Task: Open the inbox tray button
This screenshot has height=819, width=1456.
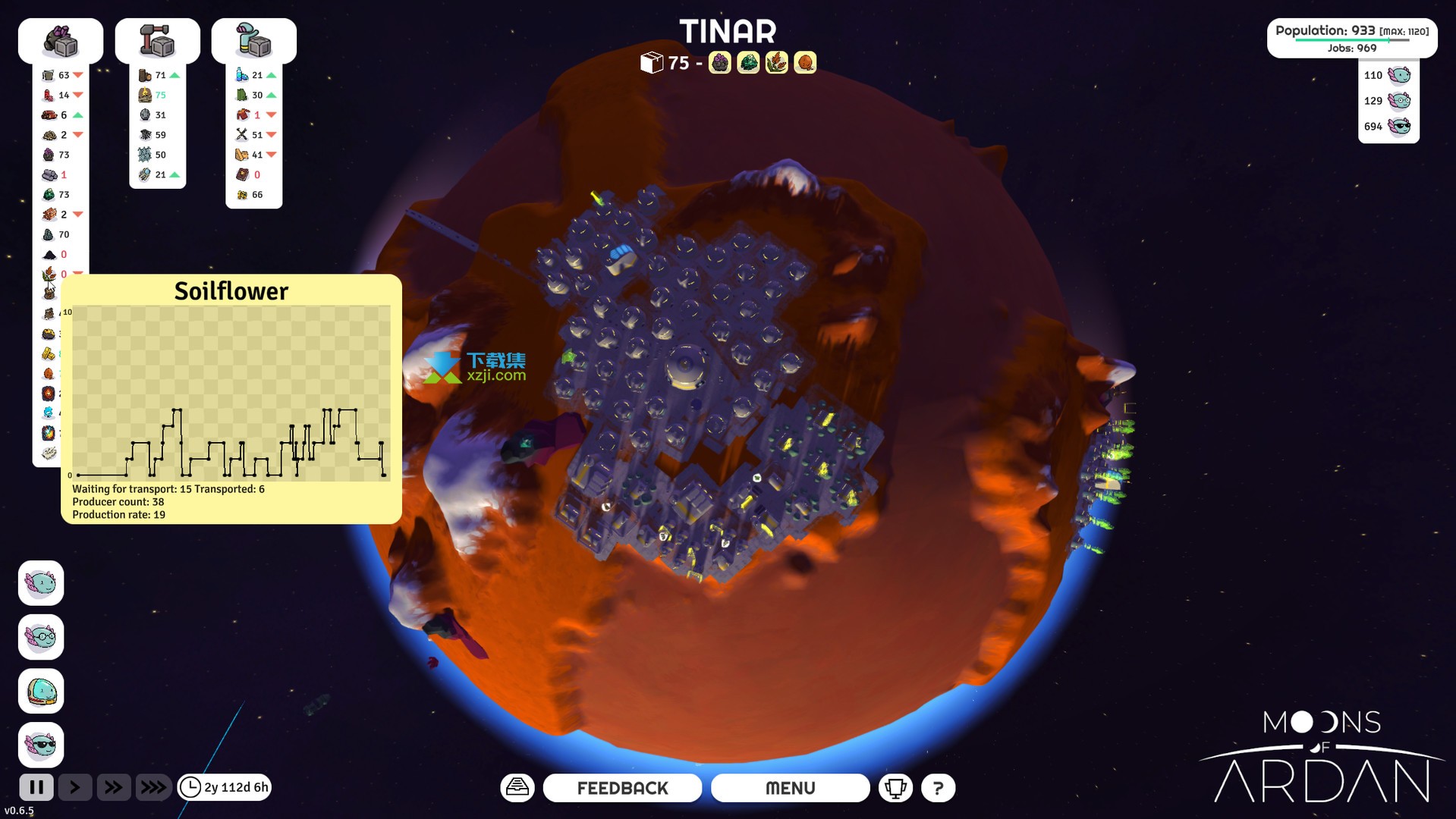Action: tap(517, 788)
